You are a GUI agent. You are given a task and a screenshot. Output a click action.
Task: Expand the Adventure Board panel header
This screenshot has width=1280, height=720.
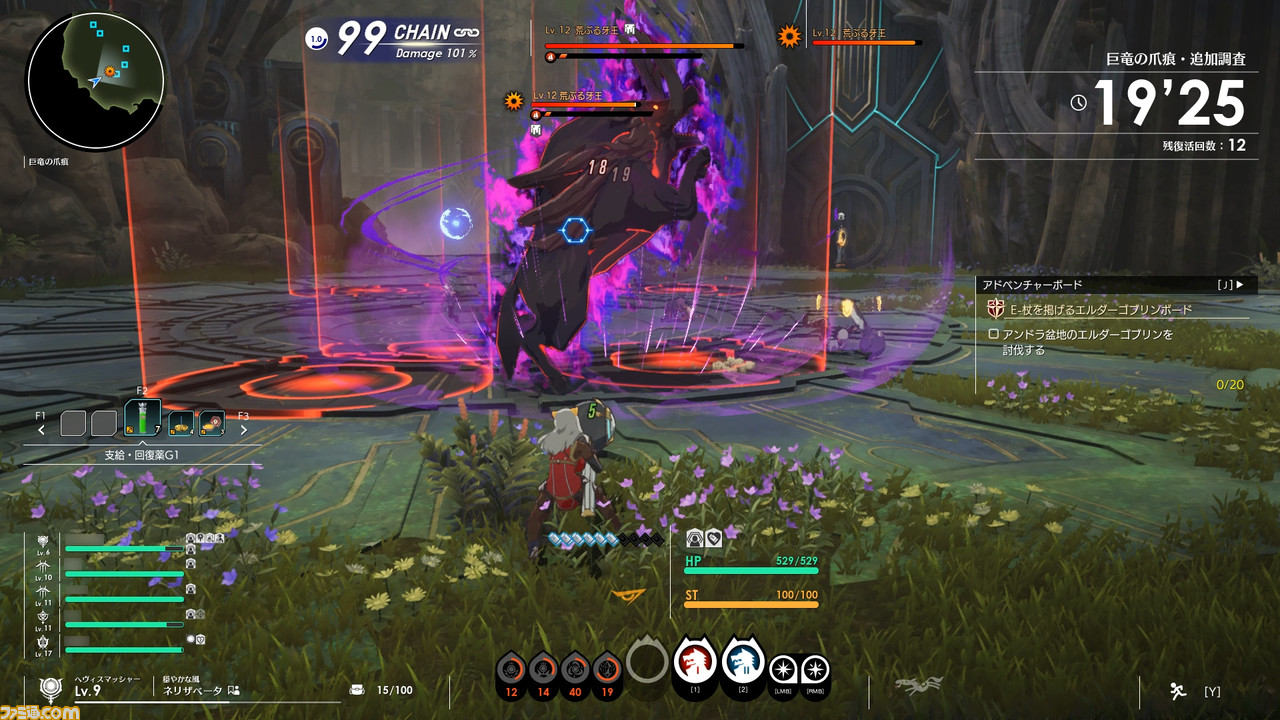(x=1112, y=285)
